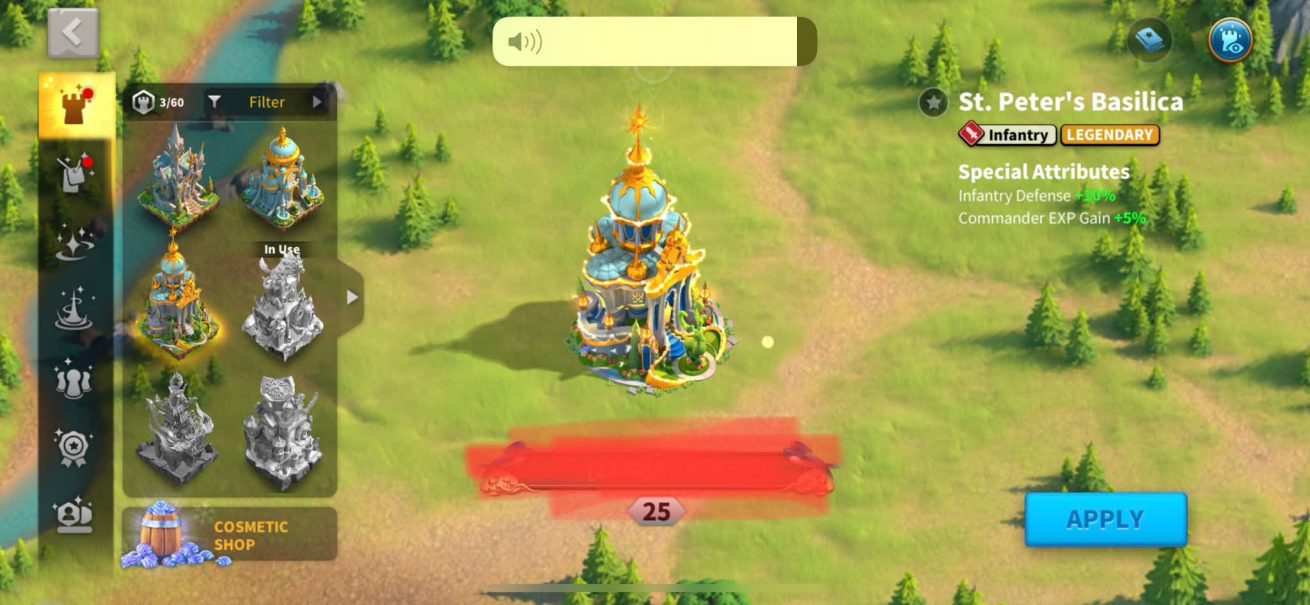Open the Cosmetic Shop
Viewport: 1310px width, 605px height.
(x=229, y=535)
